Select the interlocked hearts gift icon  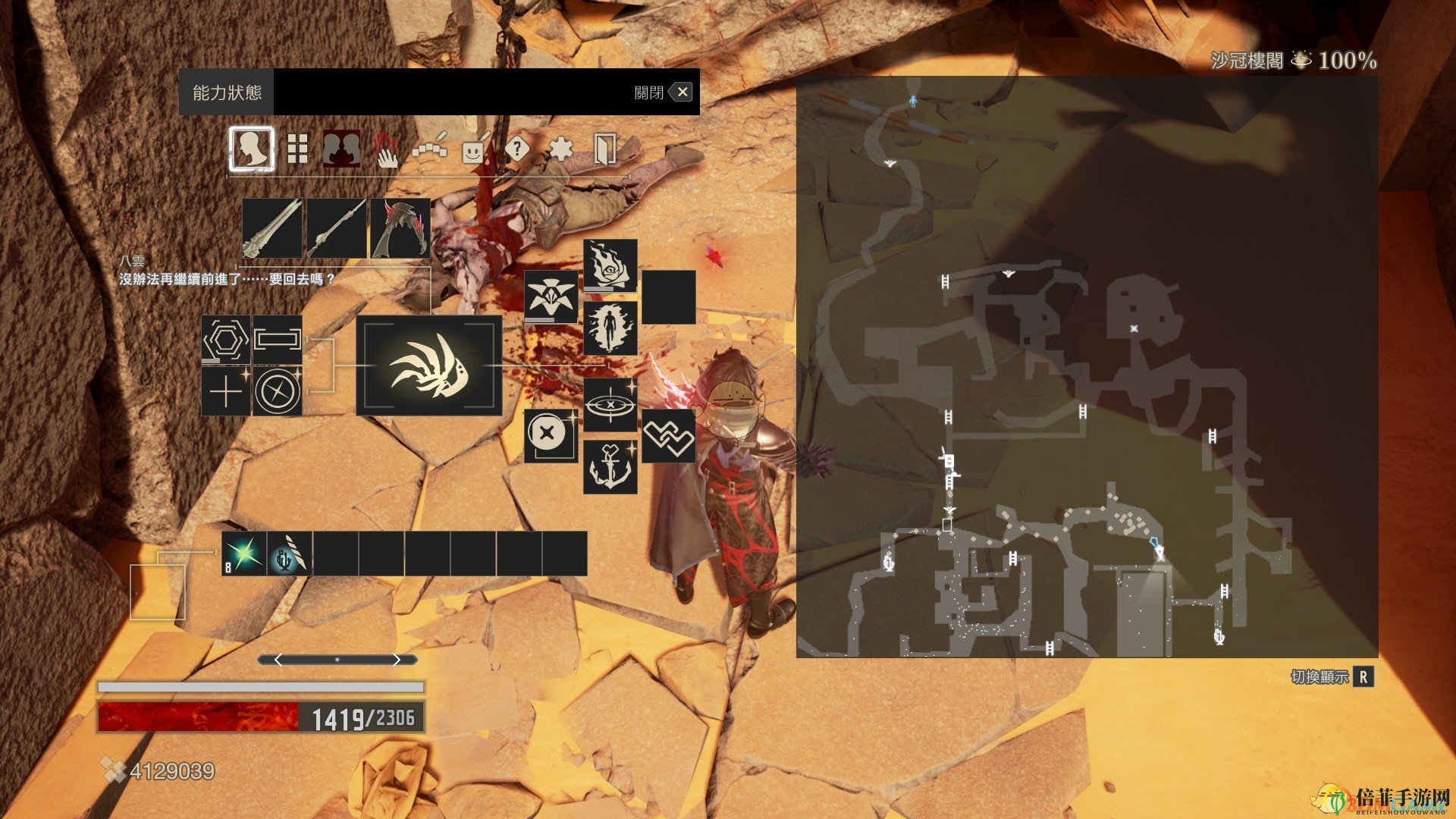[669, 436]
